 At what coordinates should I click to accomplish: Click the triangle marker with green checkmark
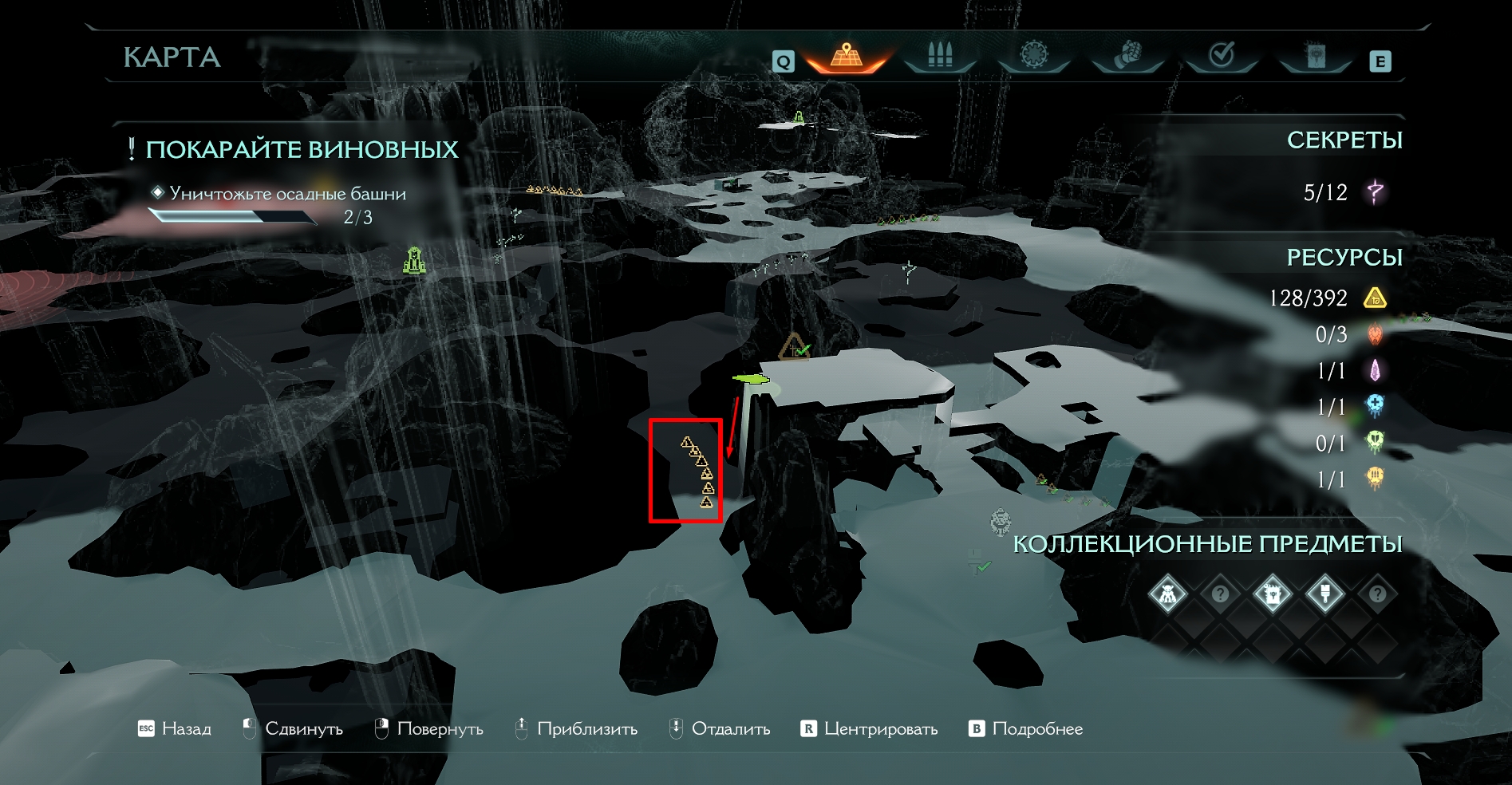tap(794, 348)
